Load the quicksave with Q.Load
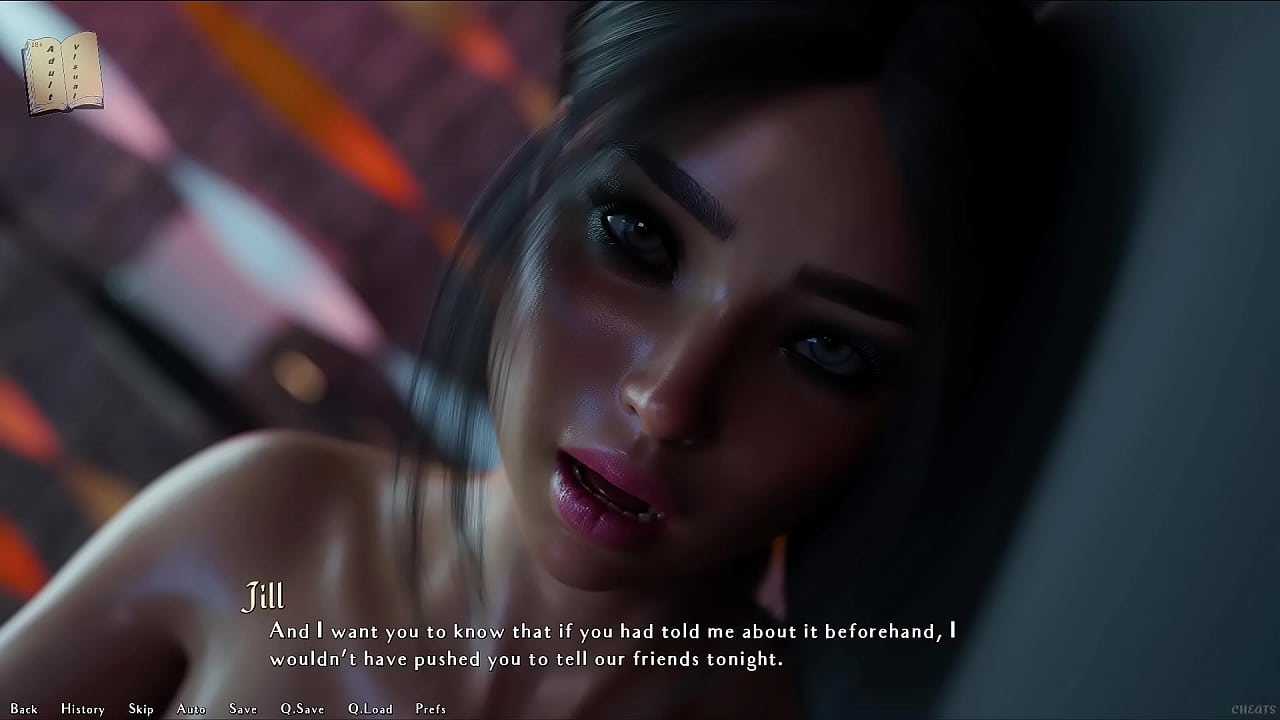 click(x=369, y=708)
